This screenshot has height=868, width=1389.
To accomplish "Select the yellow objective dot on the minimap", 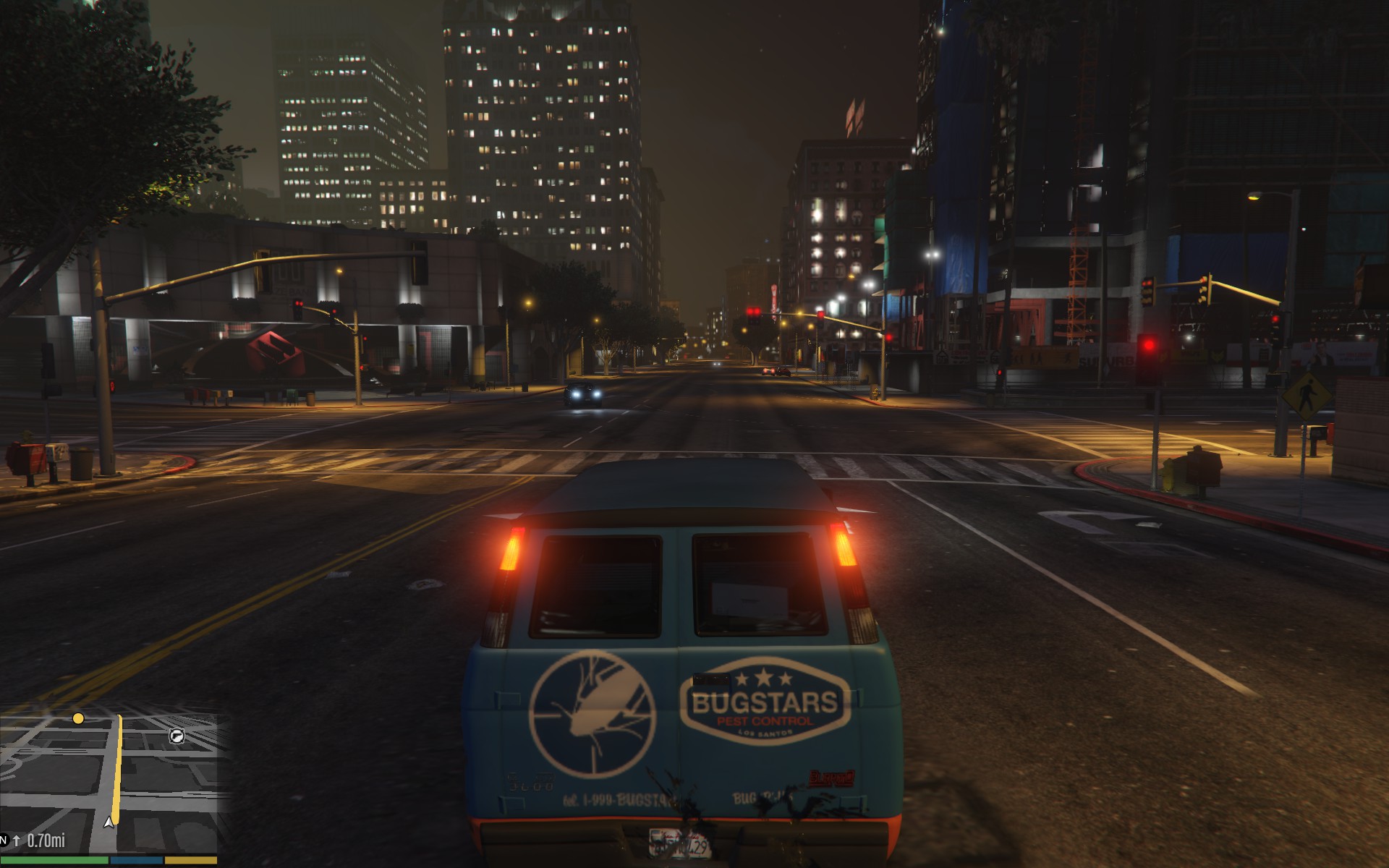I will (x=78, y=718).
